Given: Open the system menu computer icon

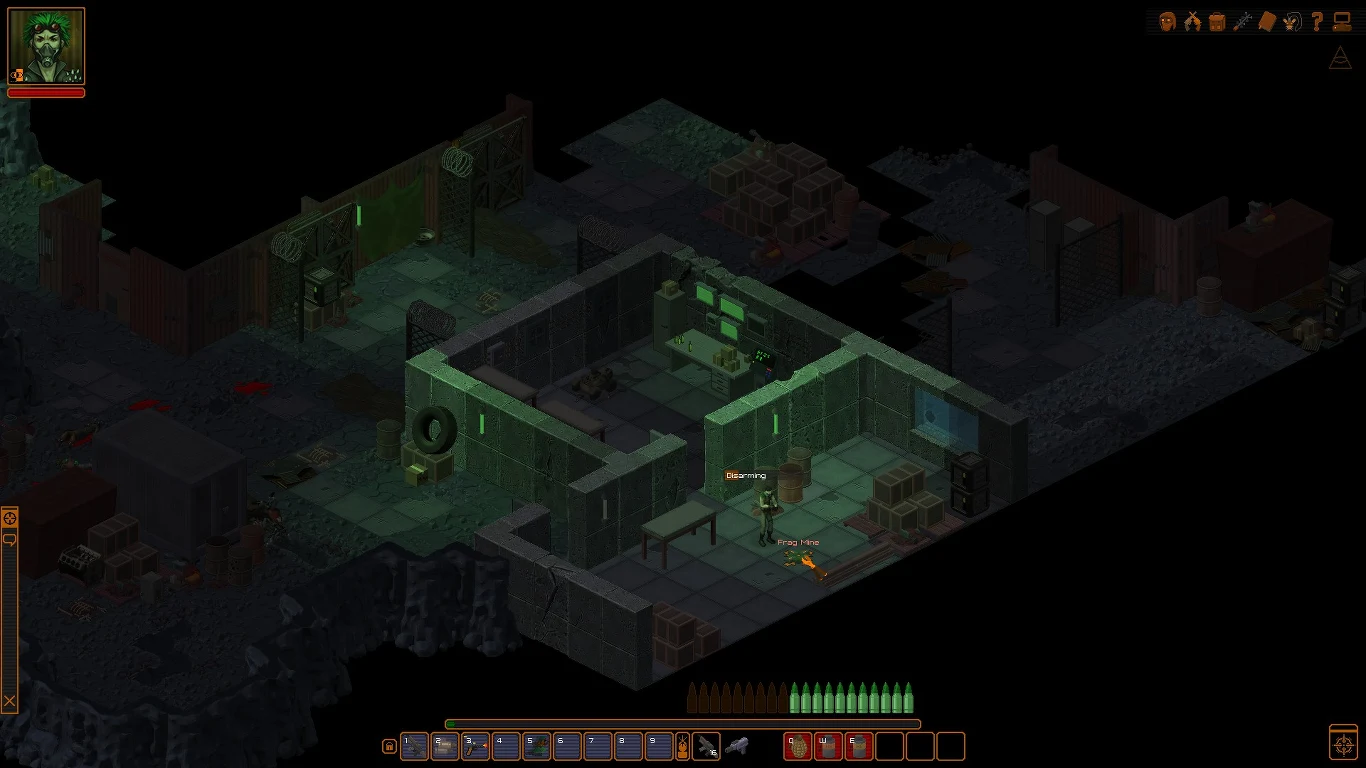Looking at the screenshot, I should point(1342,21).
